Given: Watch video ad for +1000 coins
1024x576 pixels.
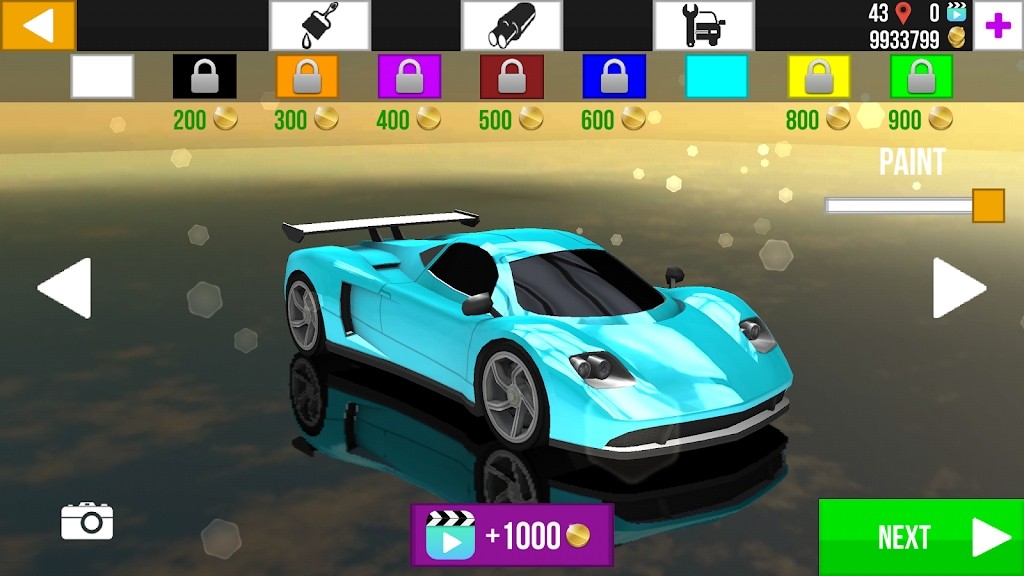Looking at the screenshot, I should pyautogui.click(x=511, y=535).
